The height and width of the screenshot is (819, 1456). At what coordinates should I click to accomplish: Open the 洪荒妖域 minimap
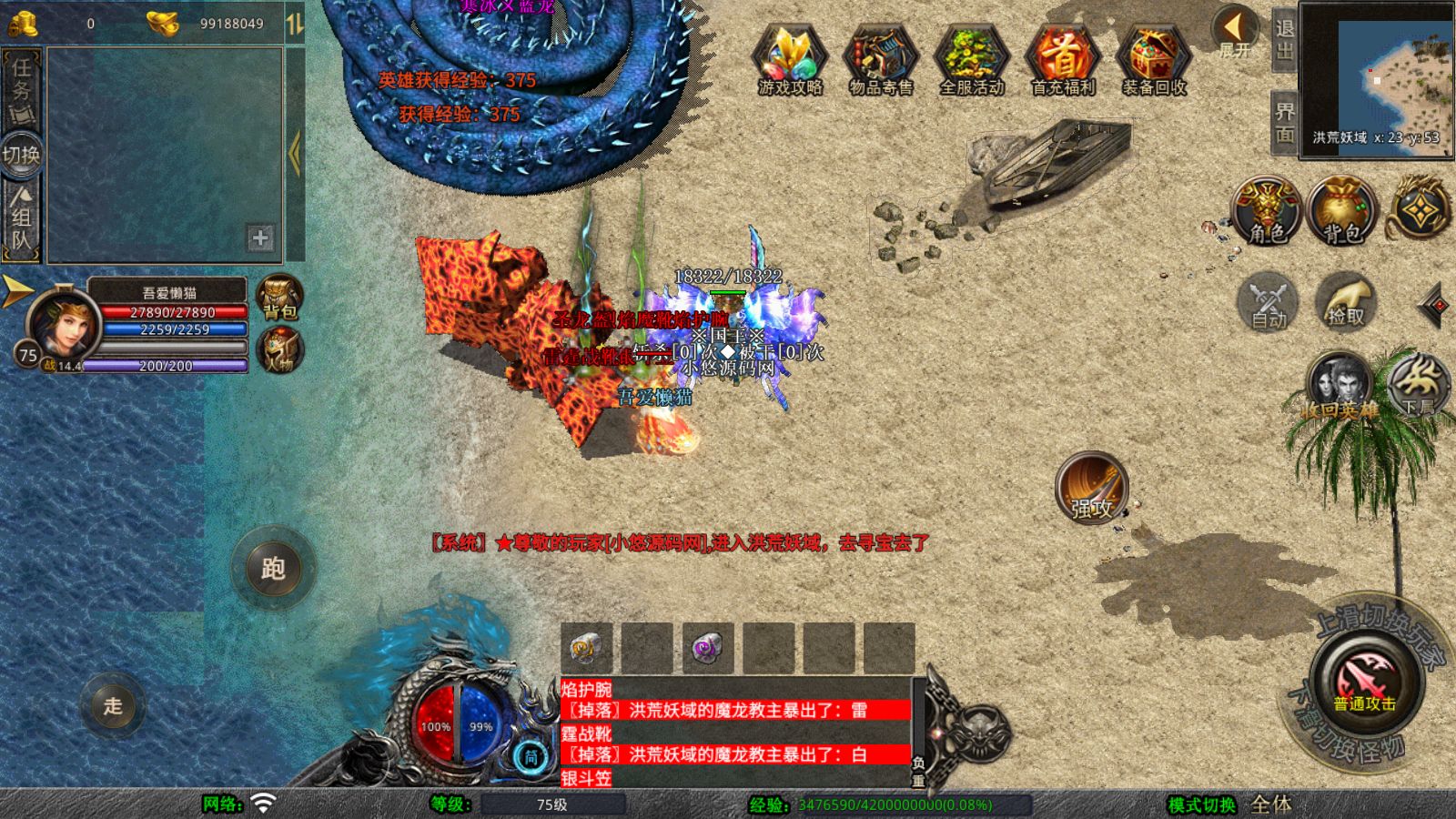[1376, 79]
